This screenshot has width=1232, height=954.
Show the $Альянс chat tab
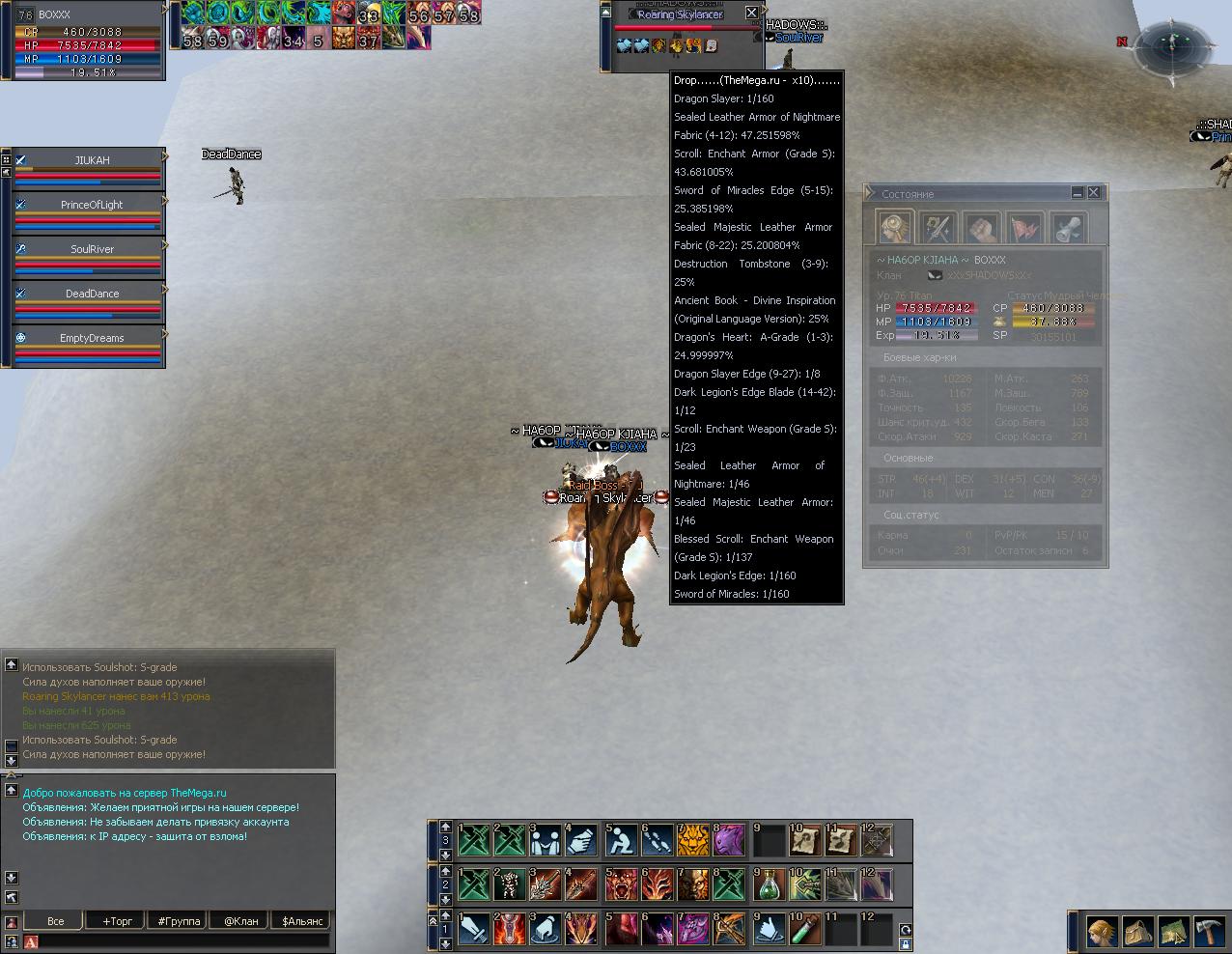[x=302, y=921]
